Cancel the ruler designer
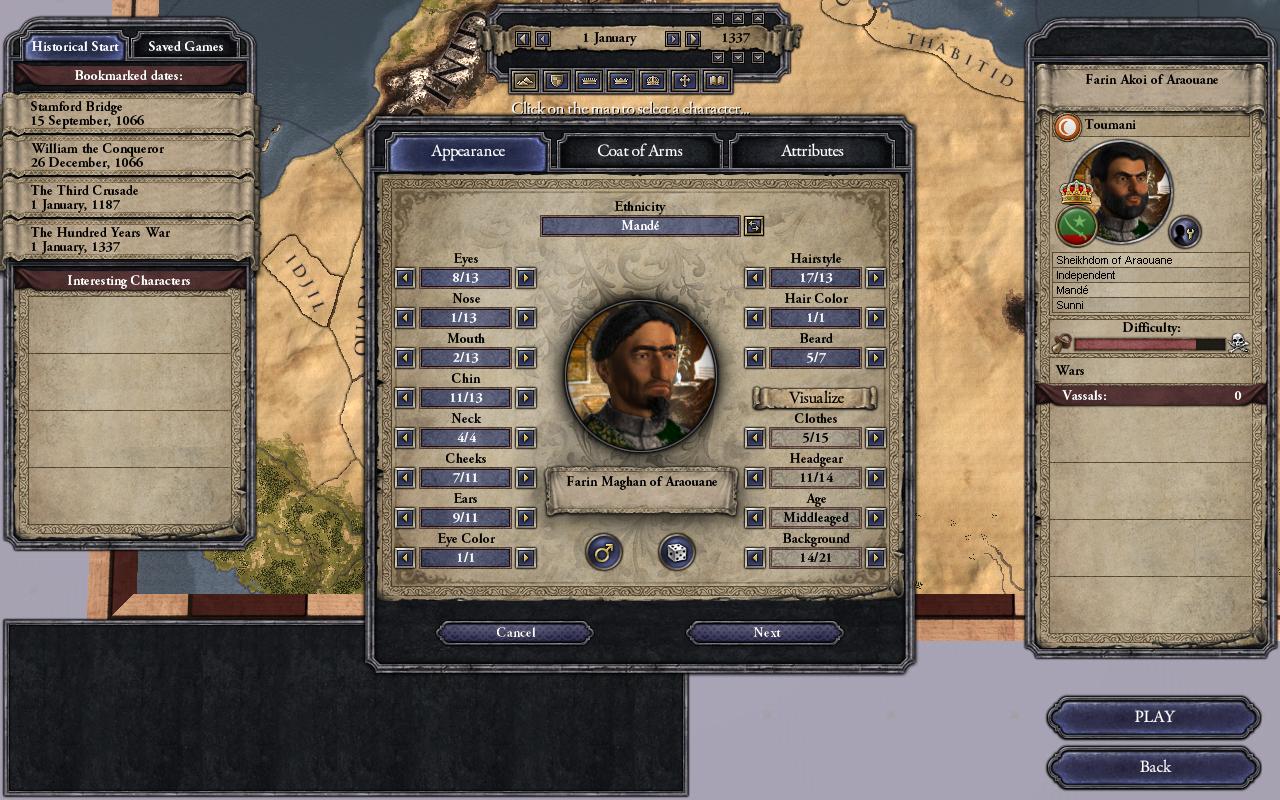 pyautogui.click(x=515, y=632)
